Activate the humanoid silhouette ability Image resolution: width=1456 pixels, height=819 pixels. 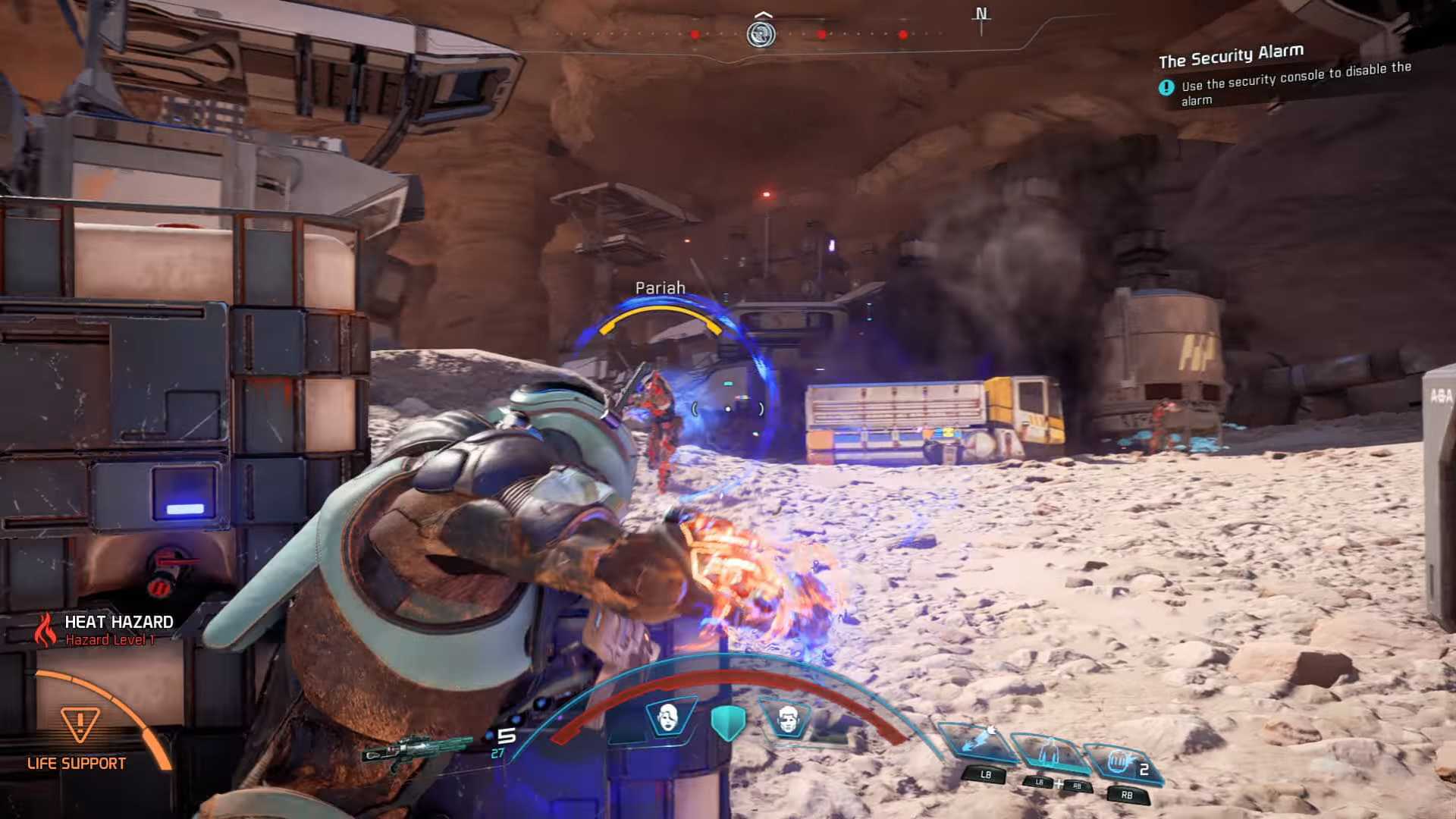(1050, 752)
